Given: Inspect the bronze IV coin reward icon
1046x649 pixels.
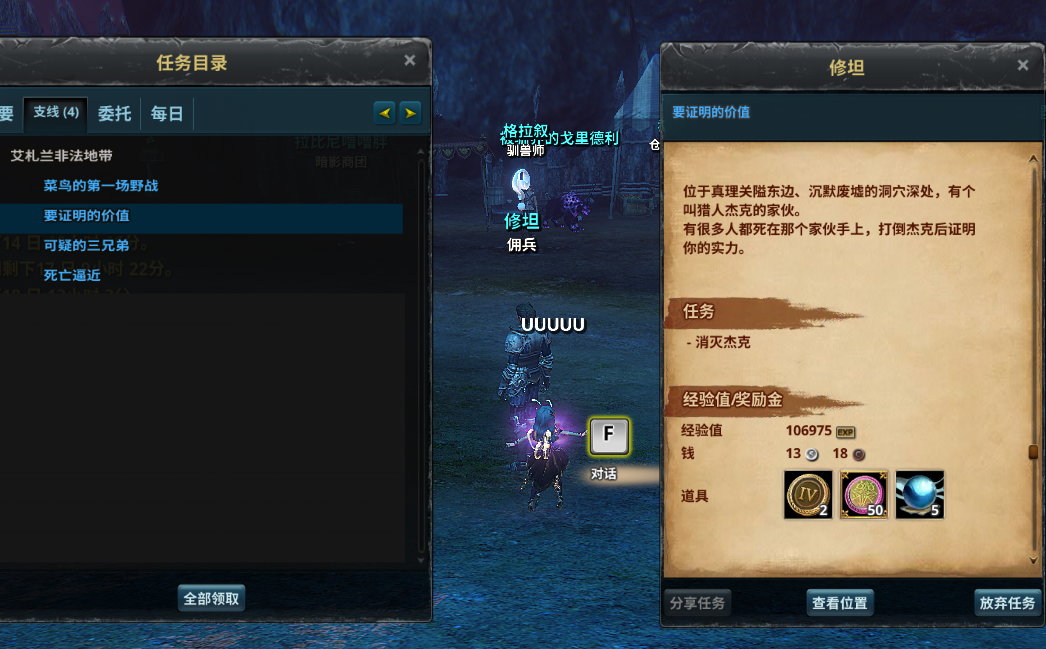Looking at the screenshot, I should tap(808, 495).
